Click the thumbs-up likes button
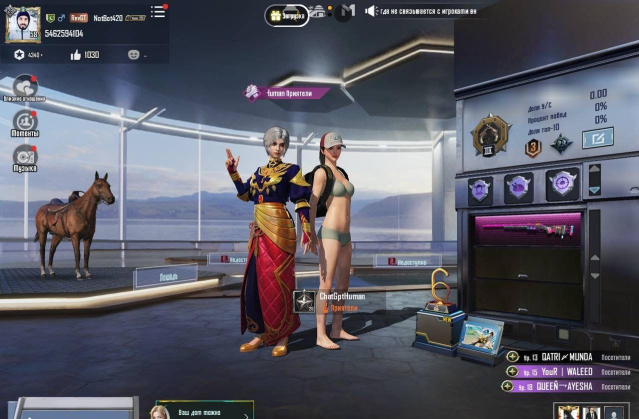Viewport: 639px width, 419px height. [76, 54]
